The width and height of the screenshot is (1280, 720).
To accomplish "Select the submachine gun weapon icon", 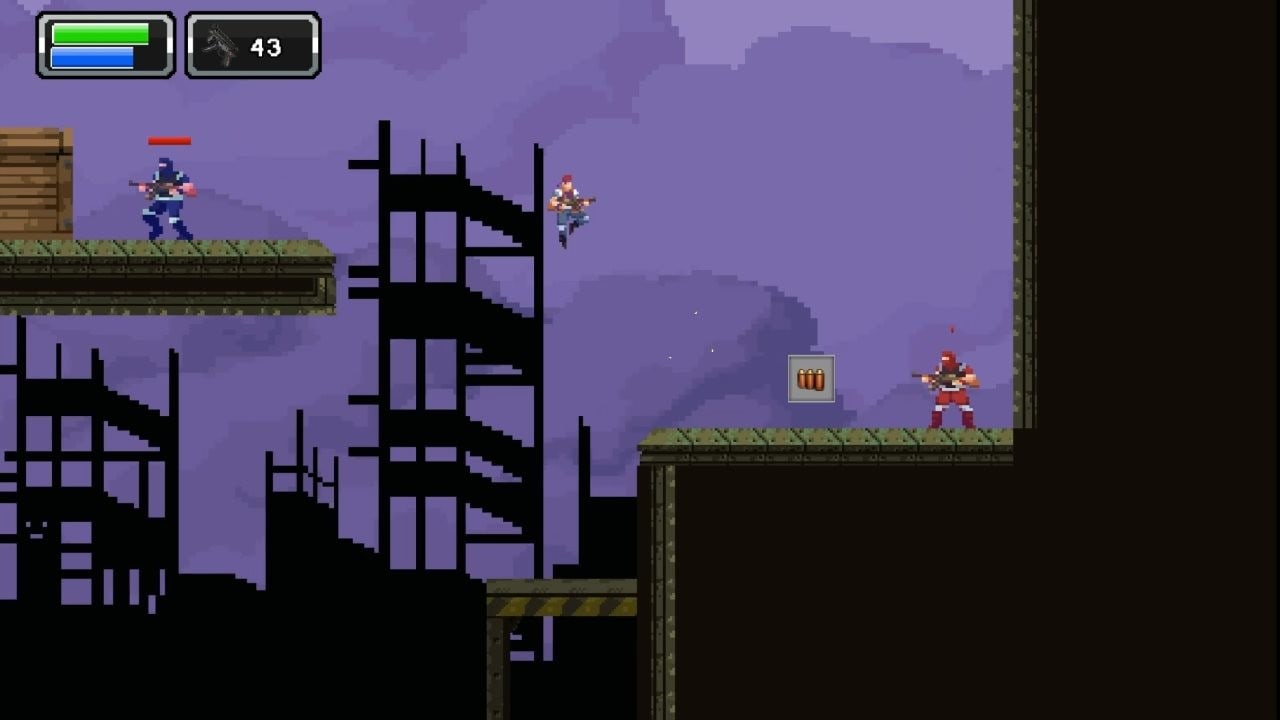I will pos(219,46).
